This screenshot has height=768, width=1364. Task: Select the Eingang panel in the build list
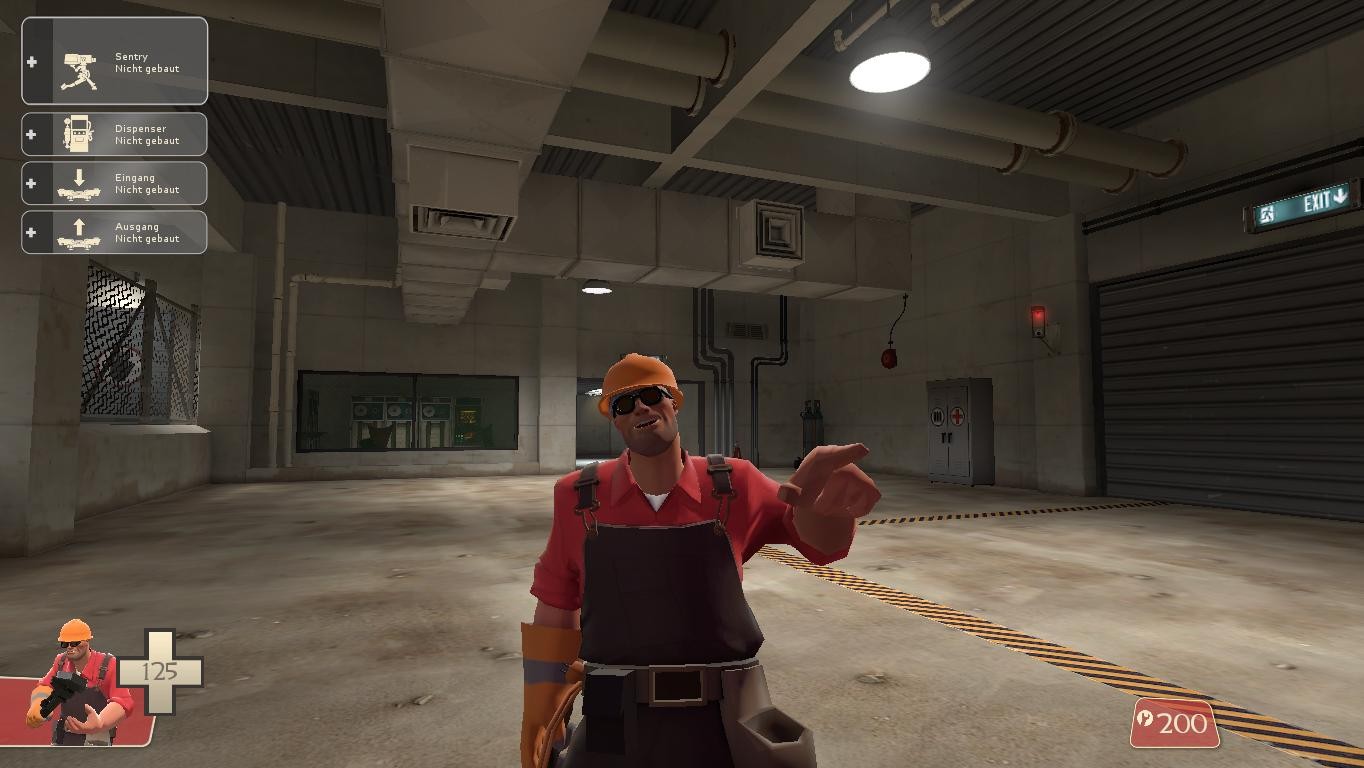click(114, 182)
